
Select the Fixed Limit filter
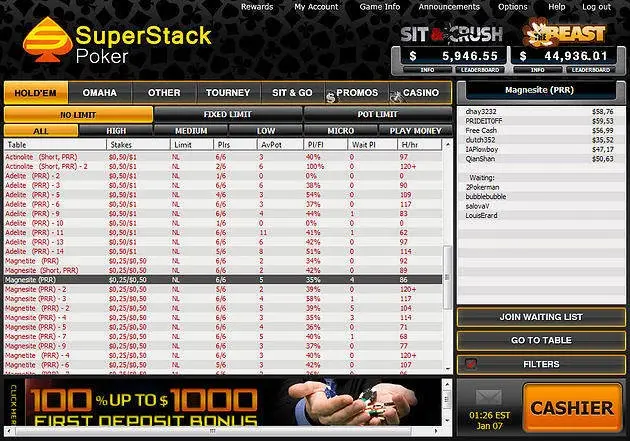click(228, 114)
